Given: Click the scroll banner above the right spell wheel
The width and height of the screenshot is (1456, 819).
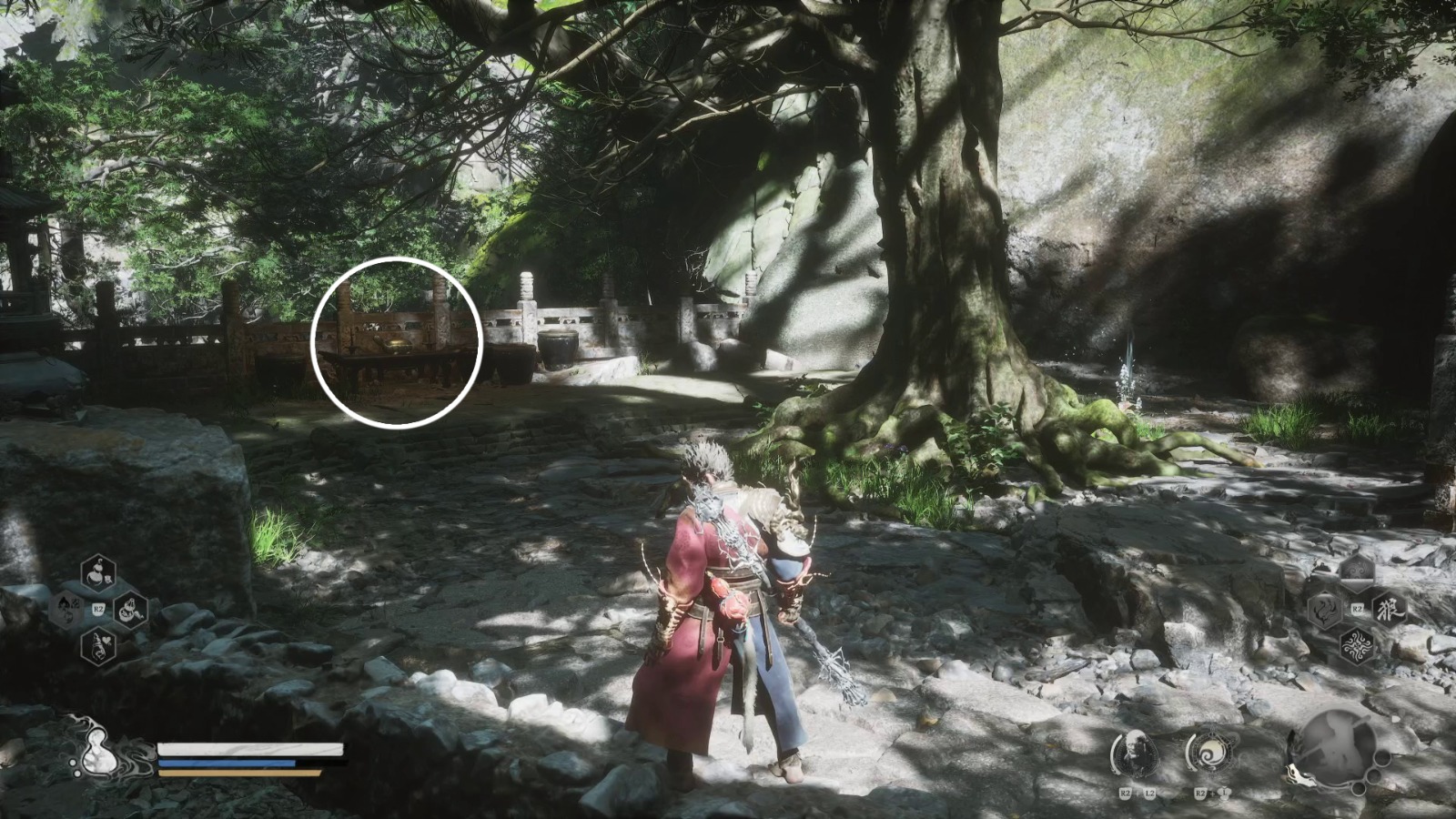Looking at the screenshot, I should pyautogui.click(x=1357, y=570).
